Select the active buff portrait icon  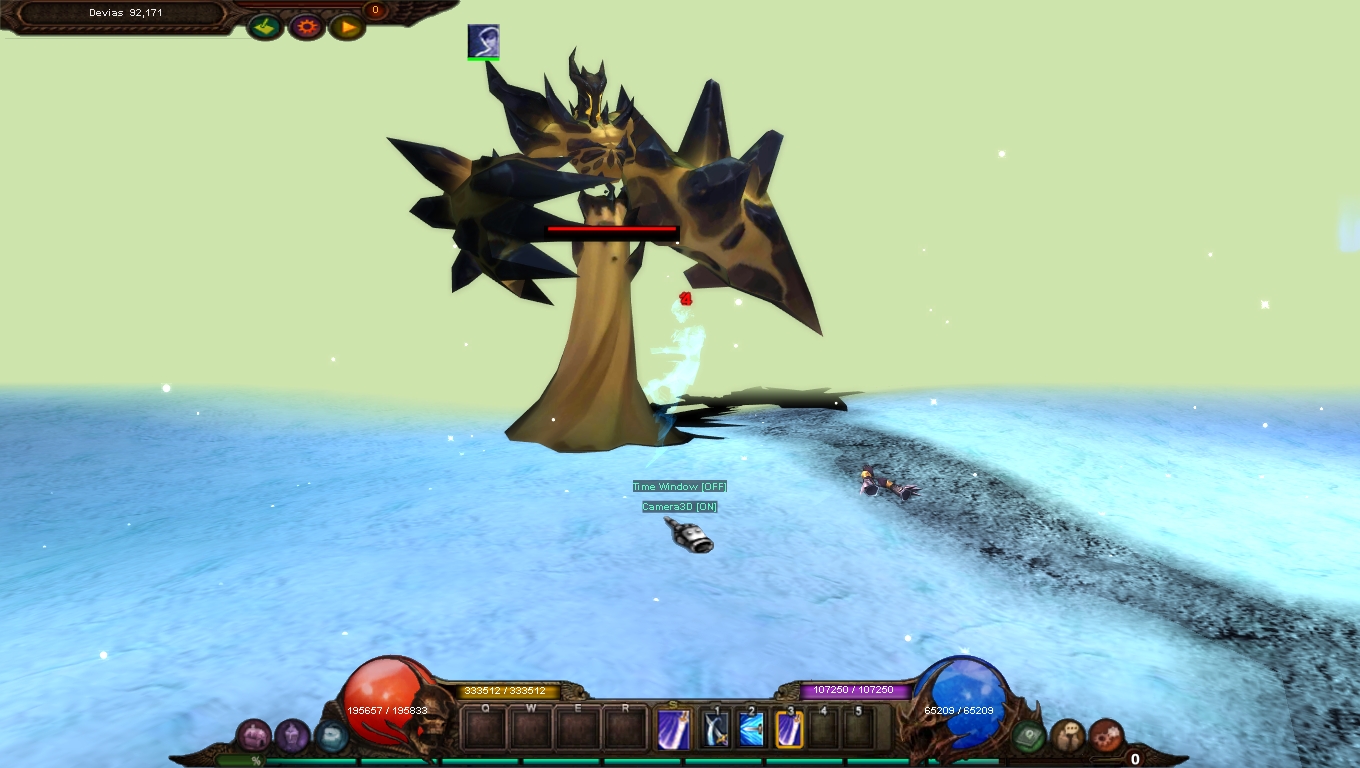pos(483,41)
